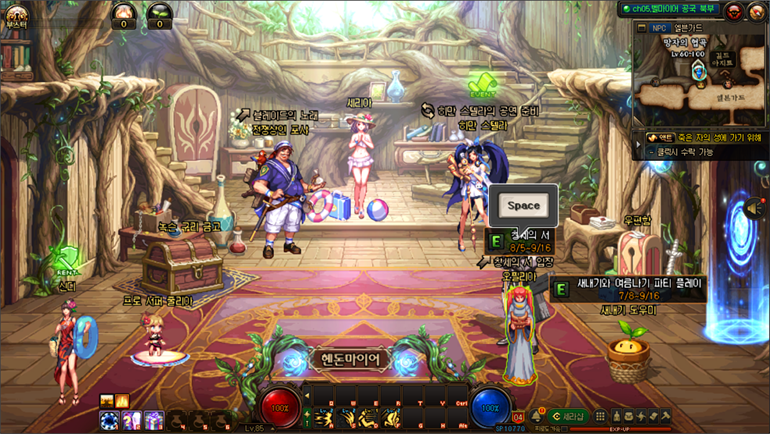770x434 pixels.
Task: Click the round orange icon at top-right
Action: tap(757, 11)
